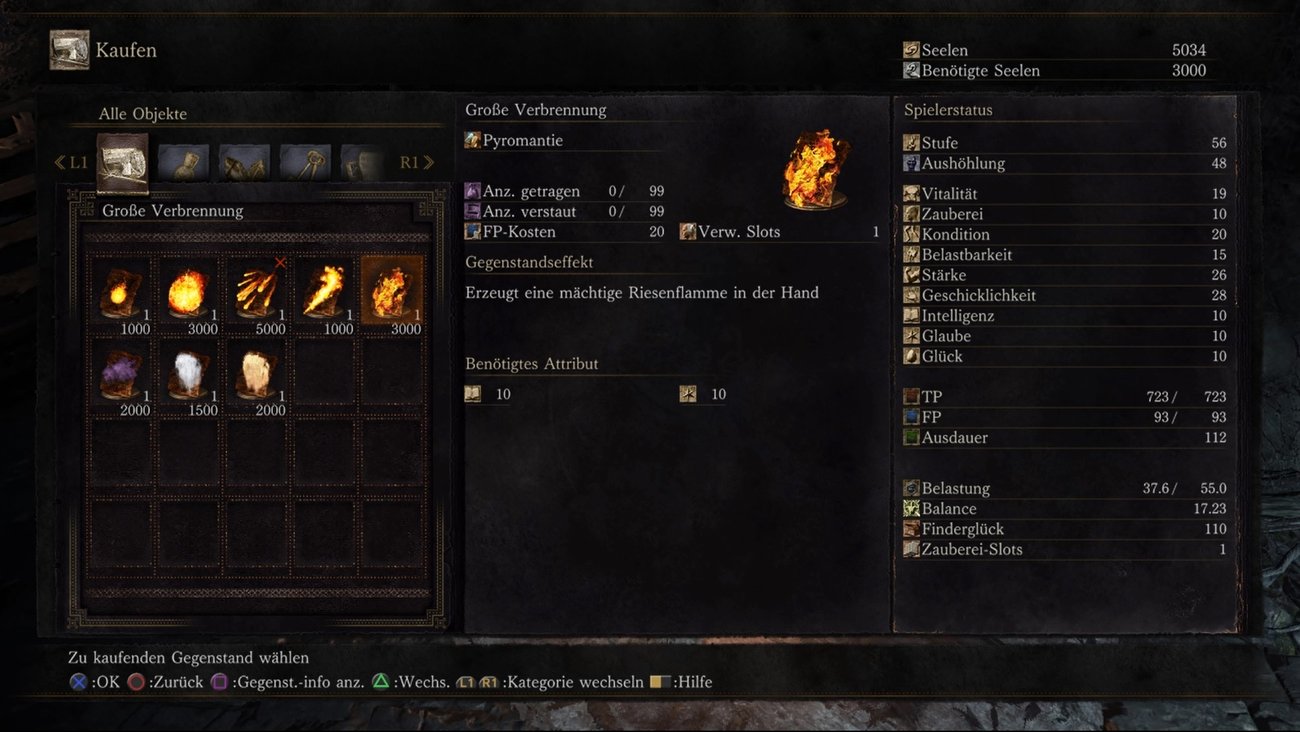Open the key items category tab
1300x732 pixels.
305,162
